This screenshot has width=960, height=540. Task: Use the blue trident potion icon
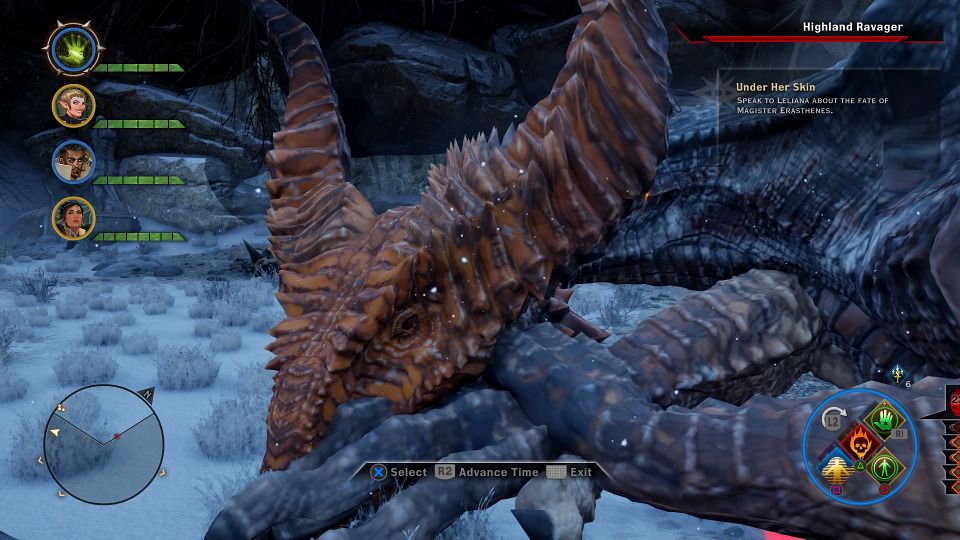(898, 373)
